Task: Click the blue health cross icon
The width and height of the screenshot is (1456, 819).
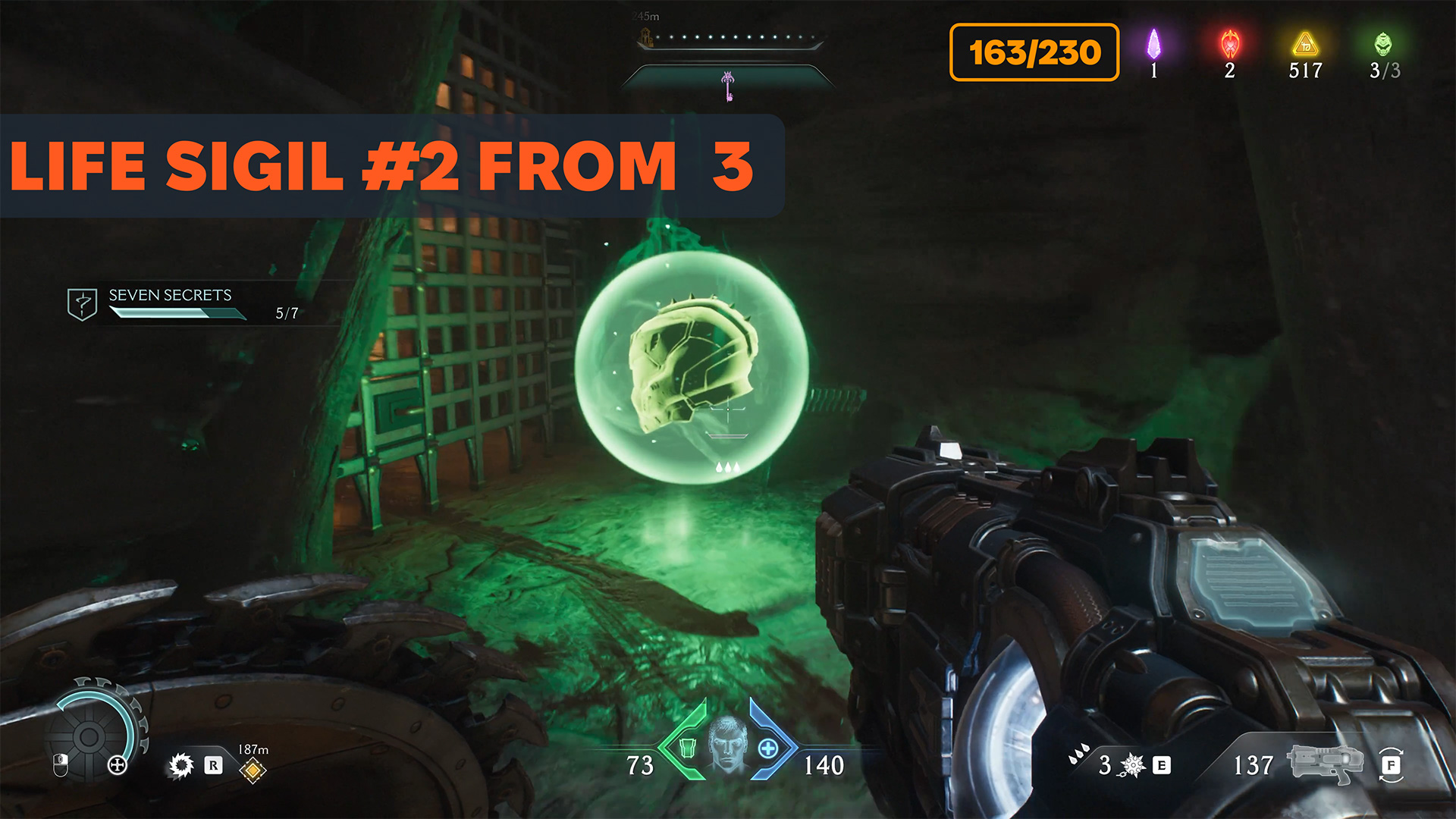Action: (768, 748)
